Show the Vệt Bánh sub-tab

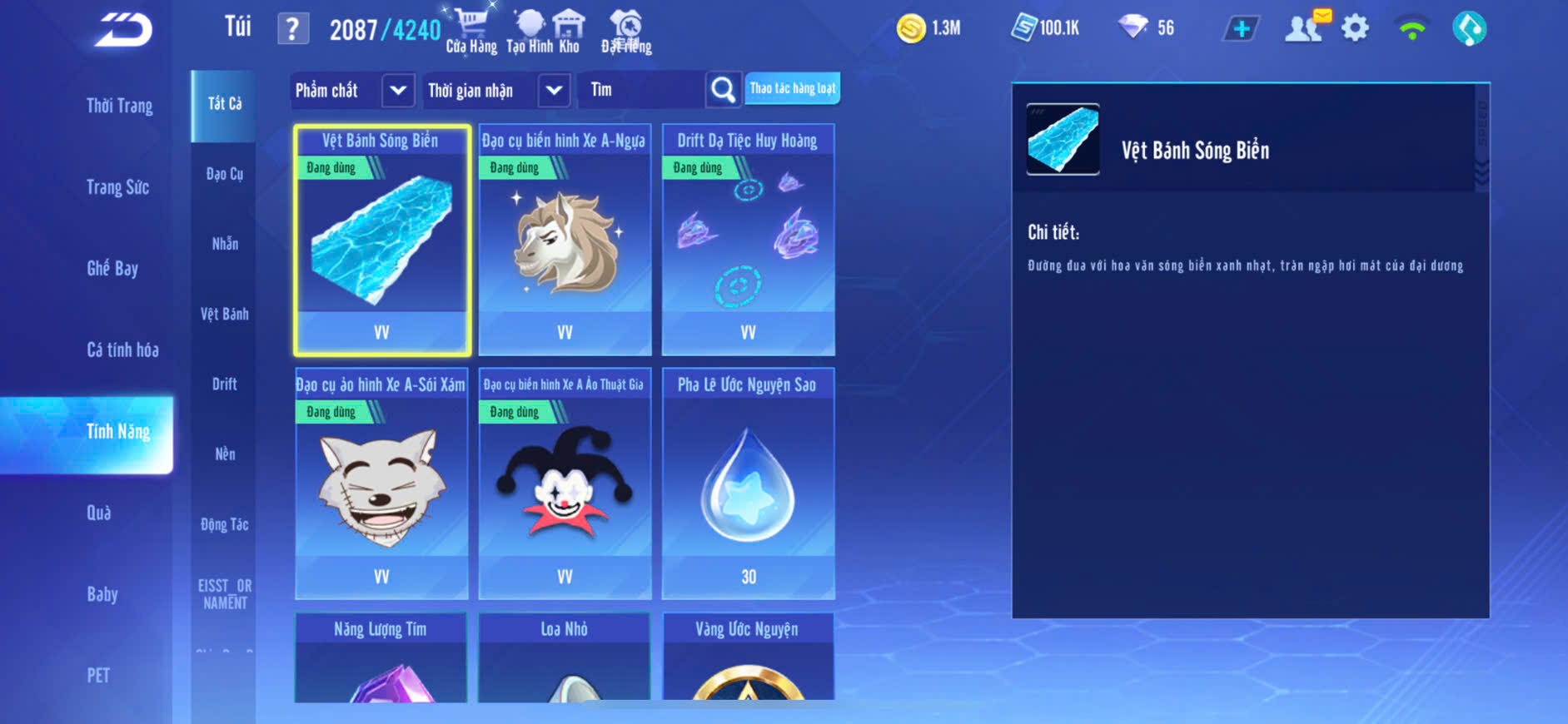(x=224, y=314)
